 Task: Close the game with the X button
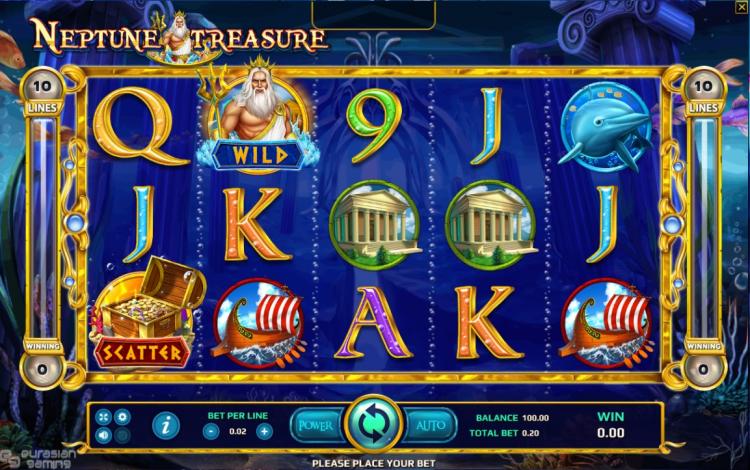741,8
